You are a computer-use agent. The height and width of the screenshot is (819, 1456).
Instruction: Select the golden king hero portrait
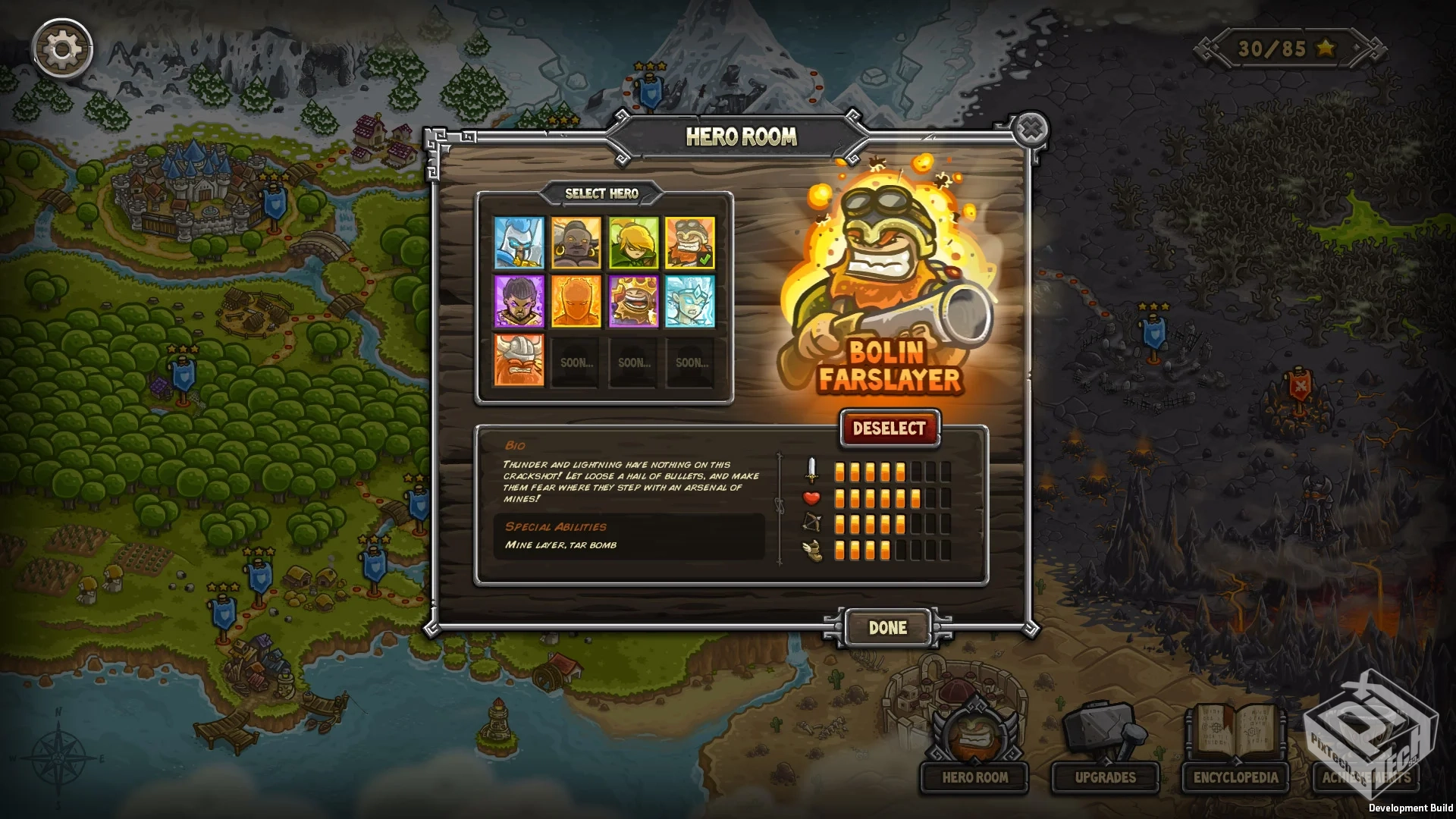tap(634, 303)
